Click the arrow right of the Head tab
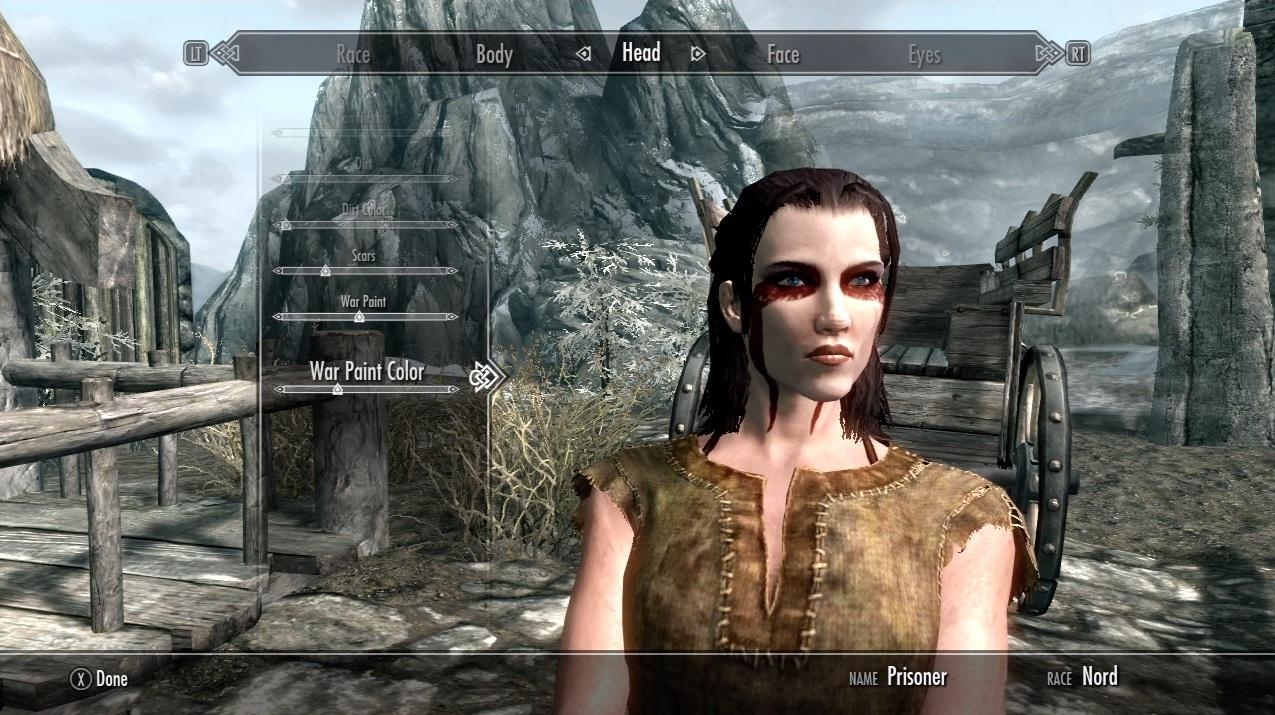The image size is (1275, 715). (698, 54)
